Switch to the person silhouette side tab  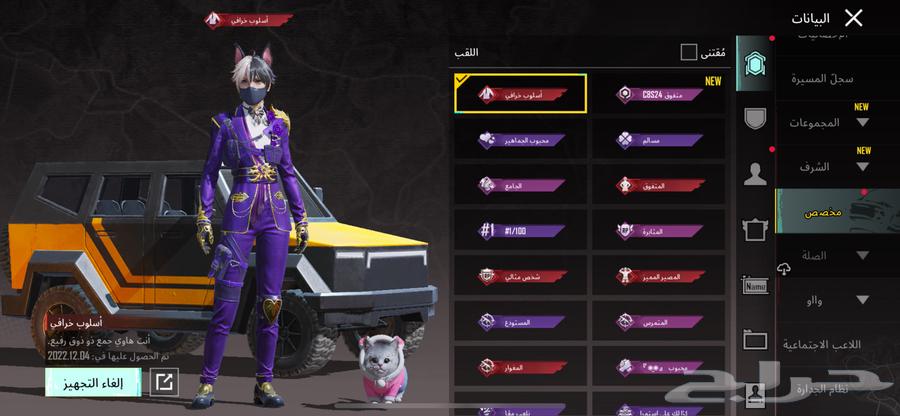click(x=756, y=174)
